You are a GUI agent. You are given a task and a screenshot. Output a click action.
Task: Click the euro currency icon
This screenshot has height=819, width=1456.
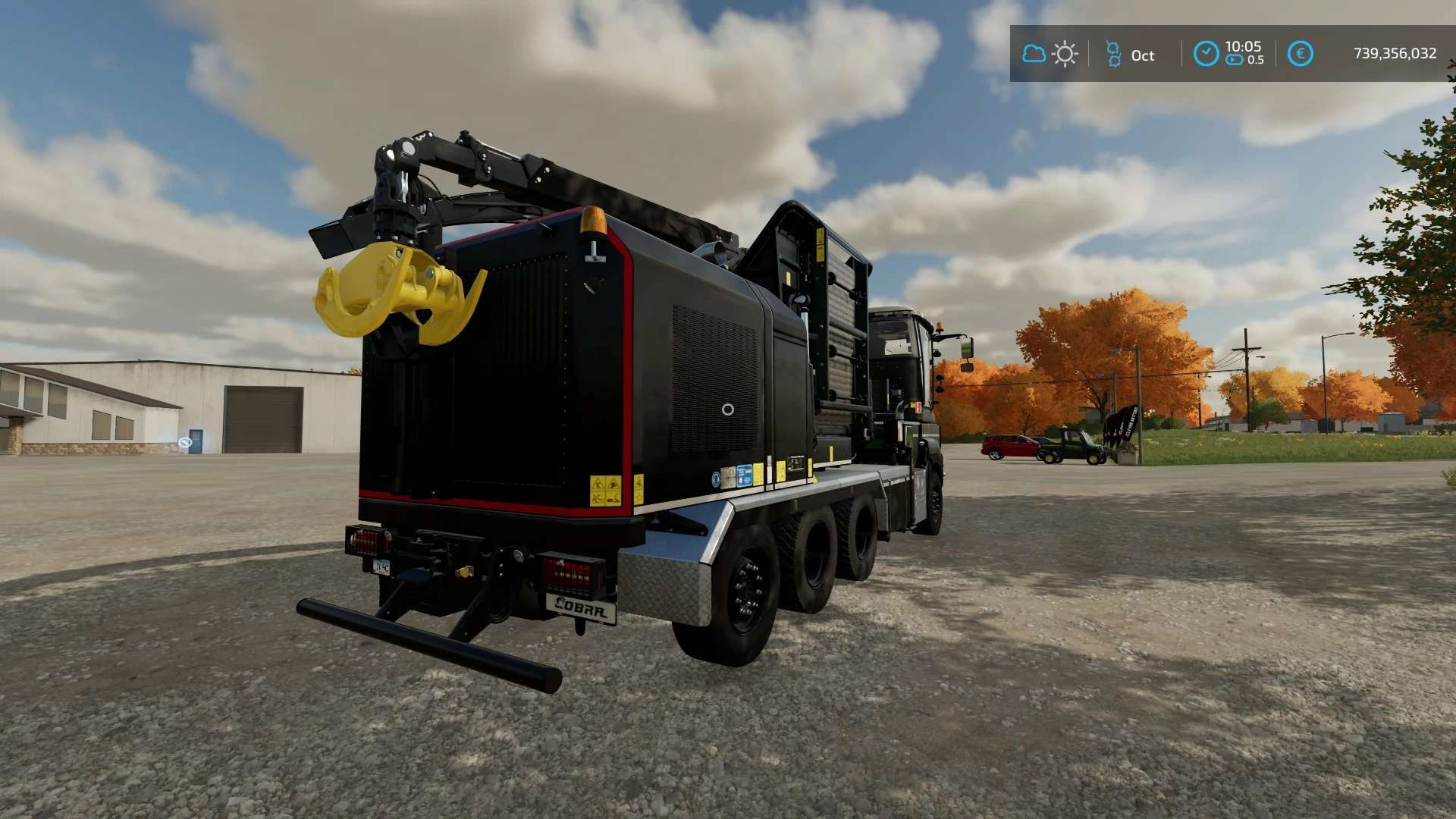pyautogui.click(x=1300, y=54)
